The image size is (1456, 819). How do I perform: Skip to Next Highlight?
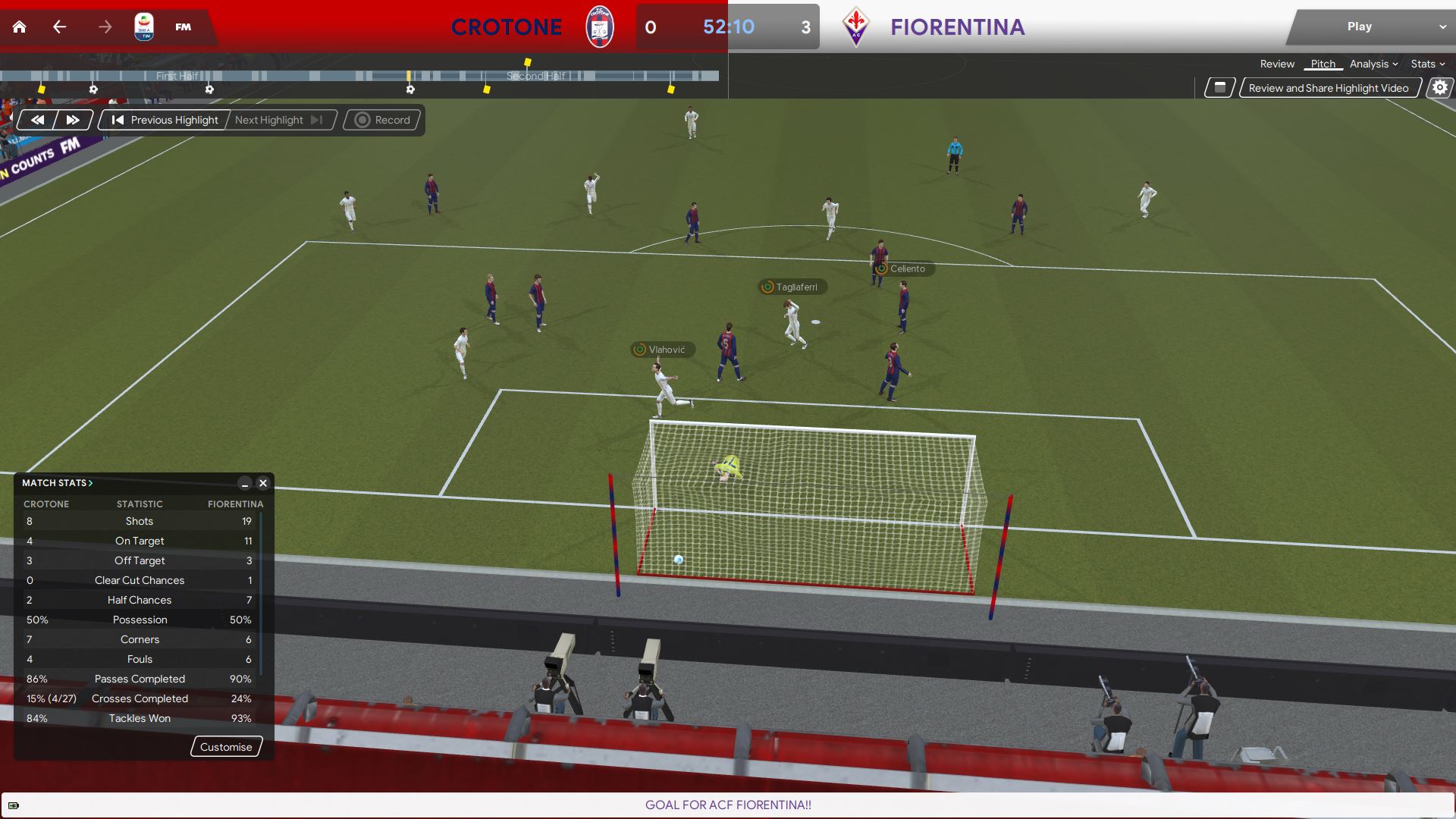tap(278, 120)
